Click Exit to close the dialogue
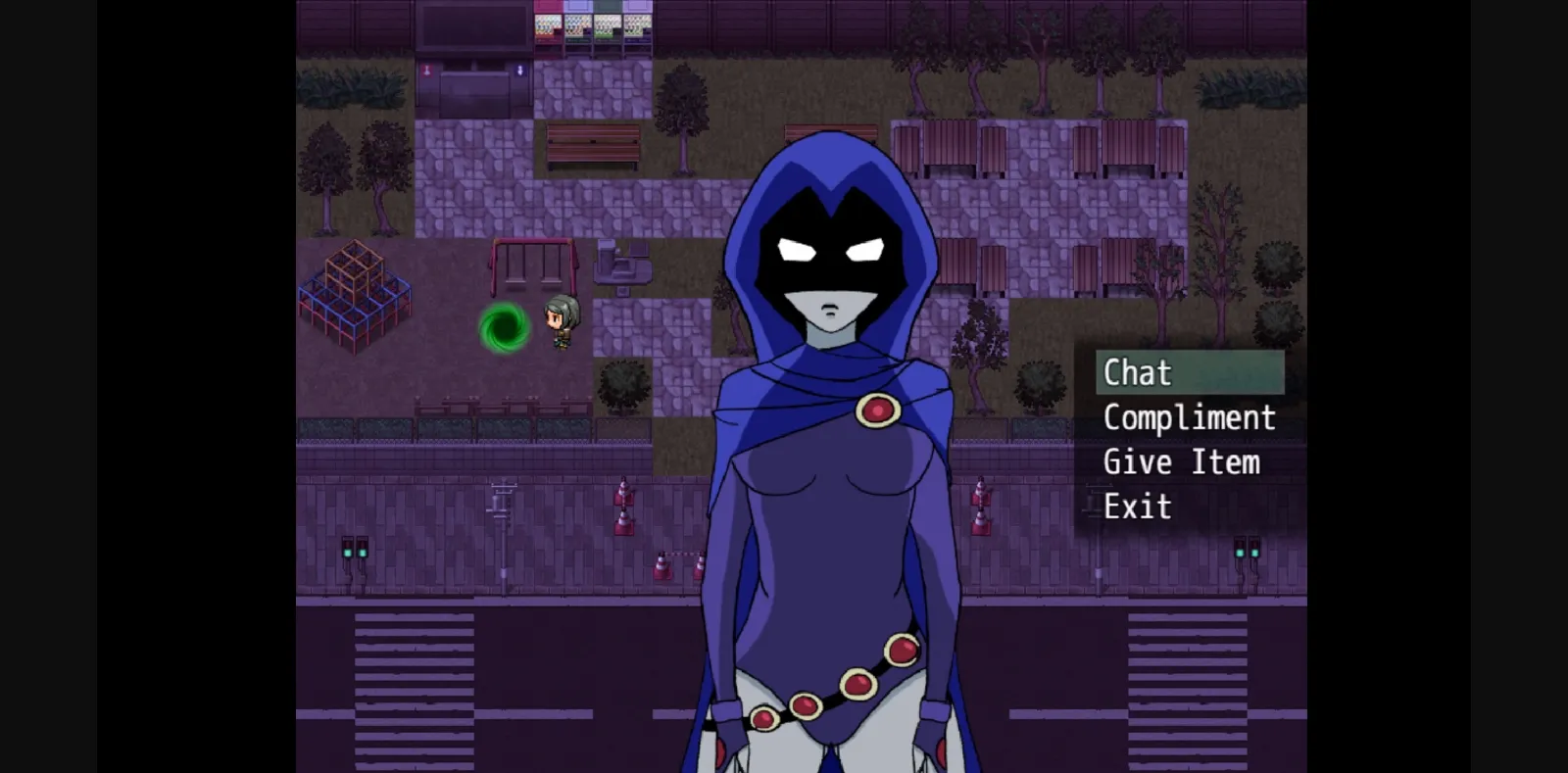1568x773 pixels. pyautogui.click(x=1137, y=507)
